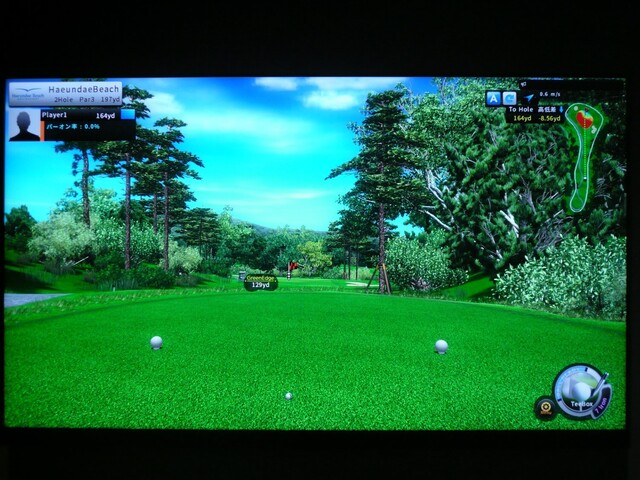
Task: Click the blue wind direction arrow
Action: point(528,98)
